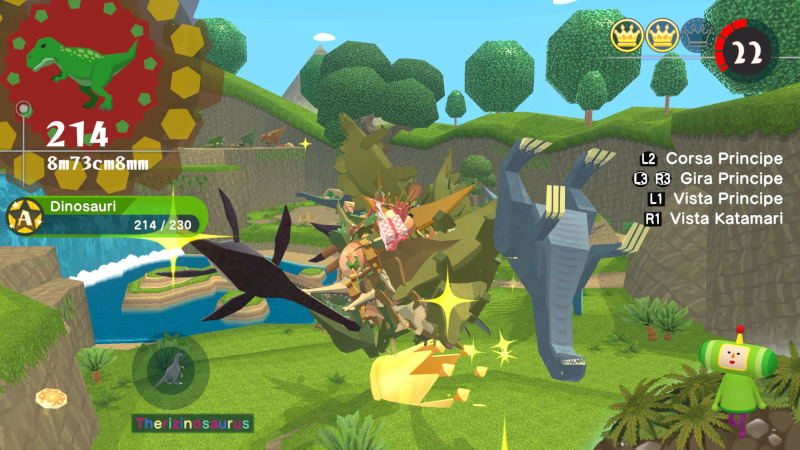Select the star A badge beside Dinosauri
This screenshot has width=800, height=450.
[x=23, y=216]
